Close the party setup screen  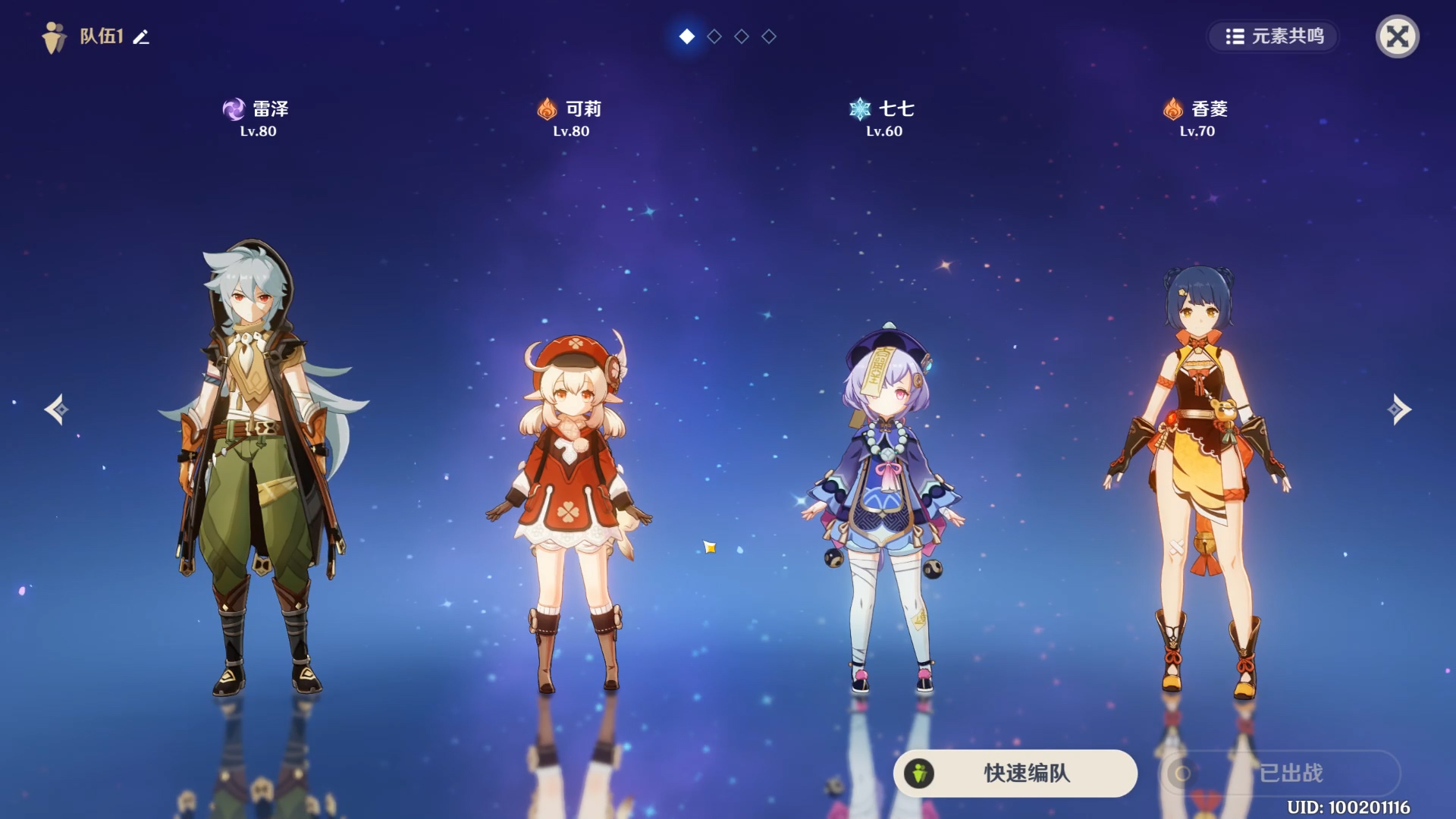(1397, 36)
